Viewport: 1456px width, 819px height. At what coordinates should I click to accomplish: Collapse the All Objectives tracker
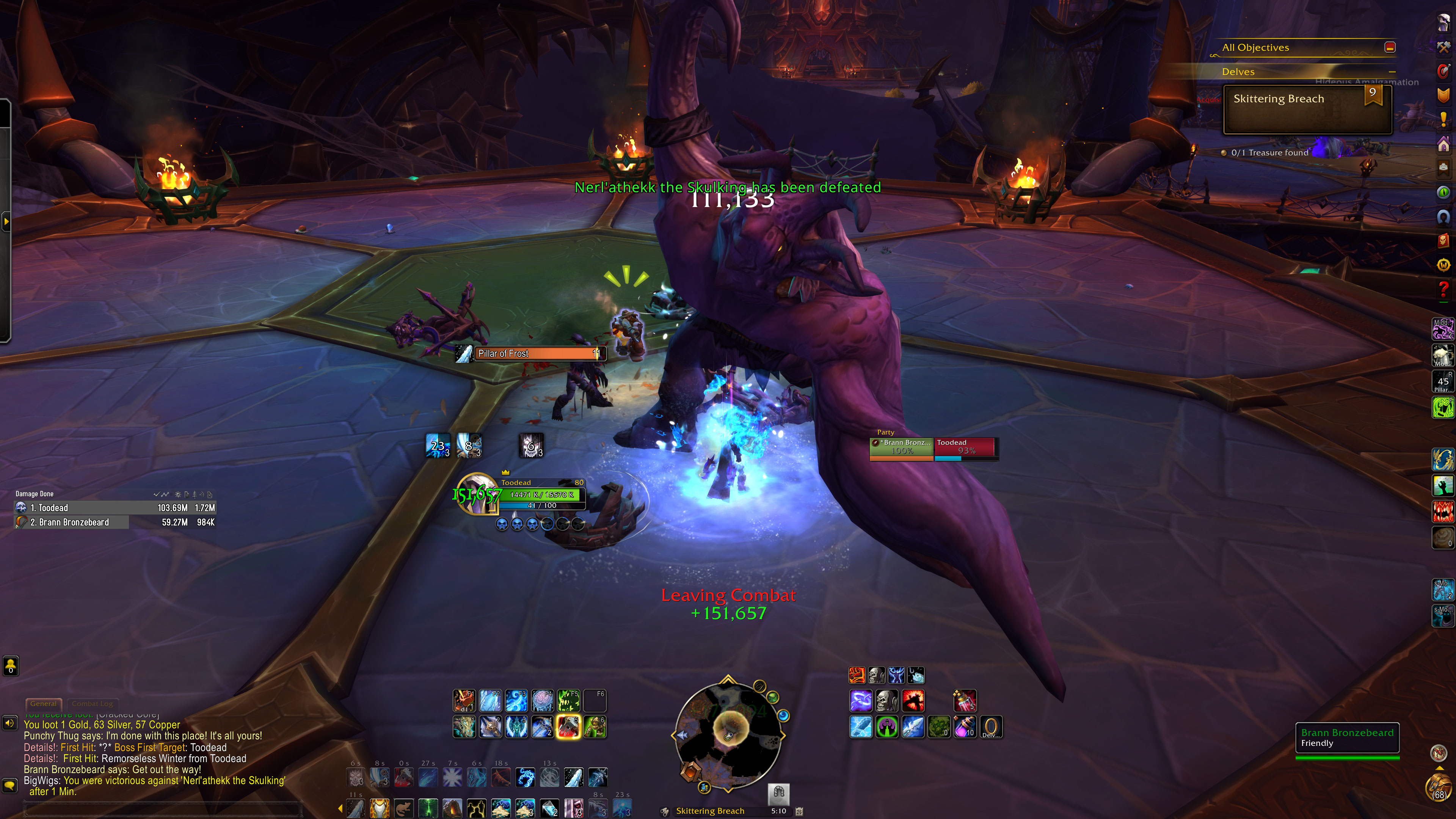(1390, 47)
